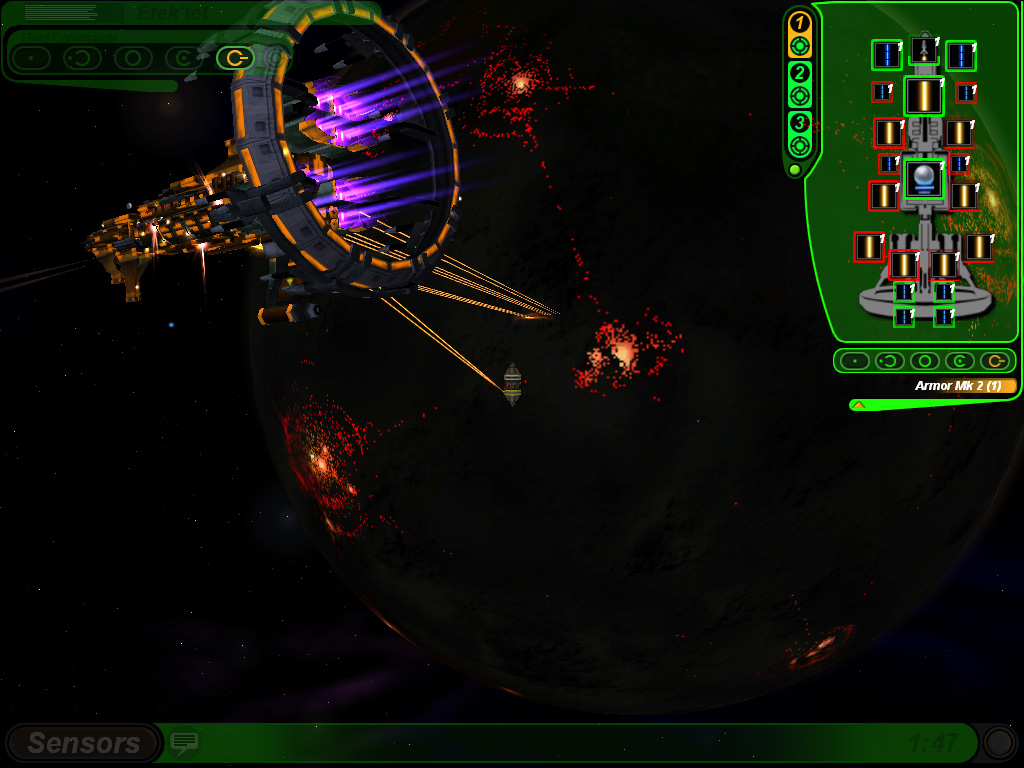Activate the highlighted orange Fleet Commands button

pyautogui.click(x=234, y=58)
